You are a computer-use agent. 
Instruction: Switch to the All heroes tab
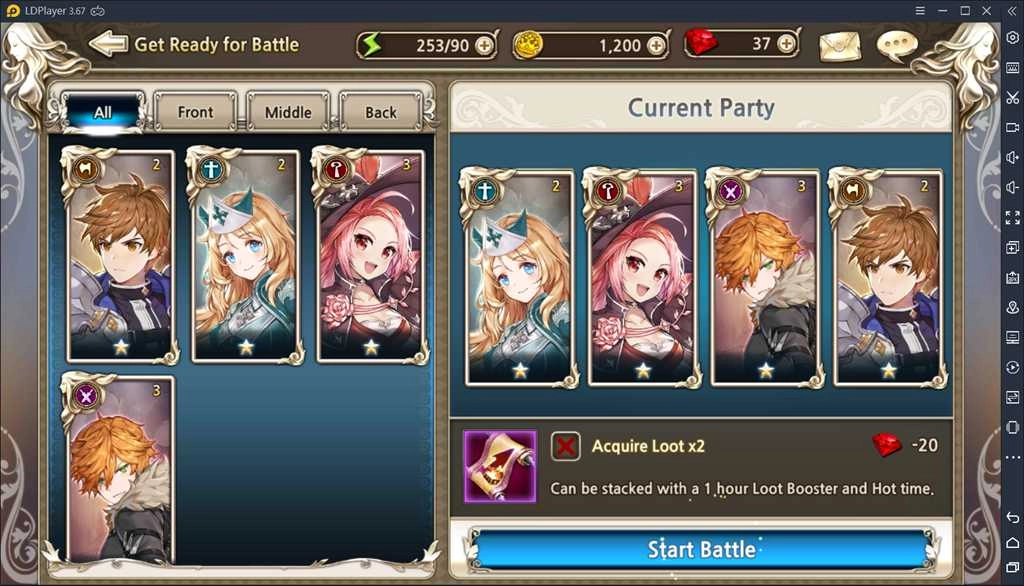103,112
